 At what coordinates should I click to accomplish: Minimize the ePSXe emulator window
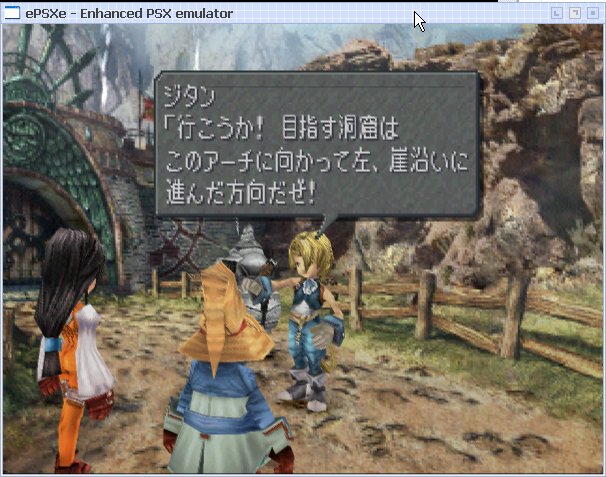coord(557,13)
